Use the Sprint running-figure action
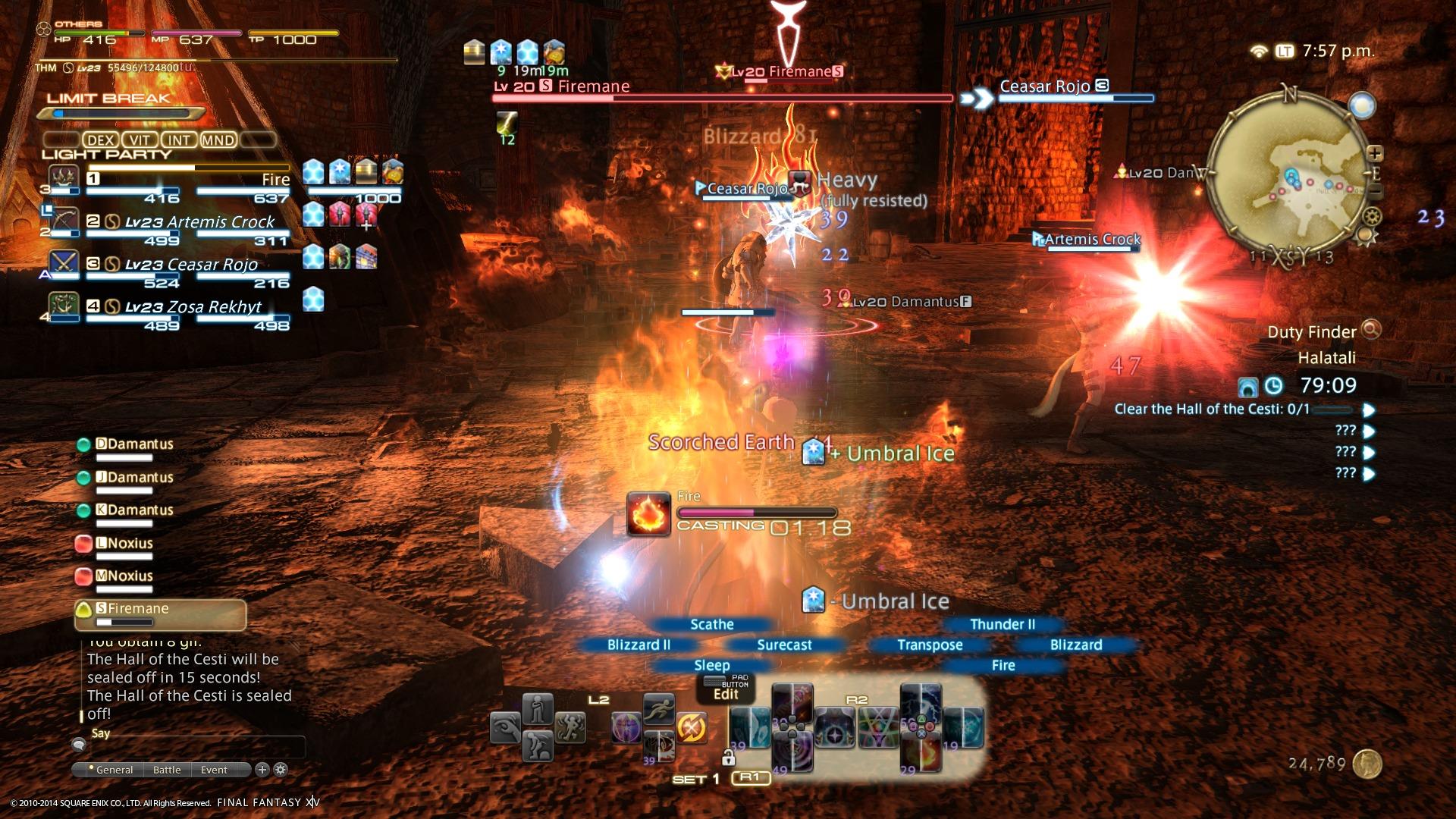Viewport: 1456px width, 819px height. click(x=658, y=709)
